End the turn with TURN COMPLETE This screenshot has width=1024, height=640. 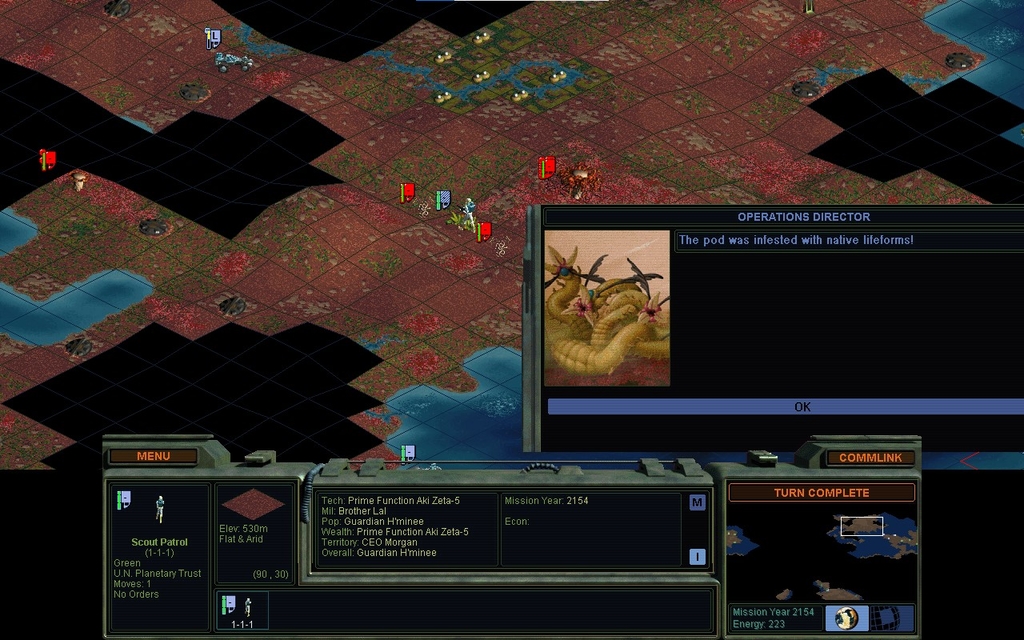pyautogui.click(x=821, y=493)
